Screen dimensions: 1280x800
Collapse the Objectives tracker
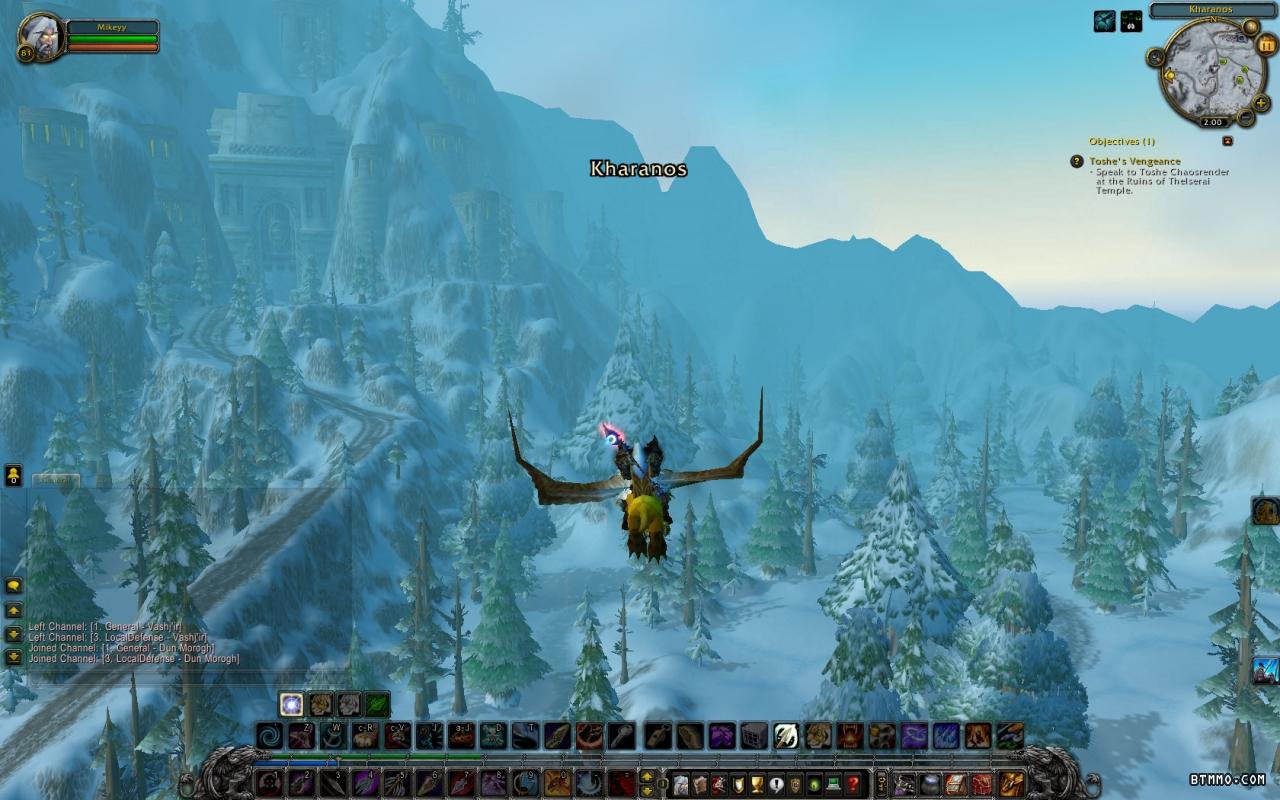pos(1227,141)
